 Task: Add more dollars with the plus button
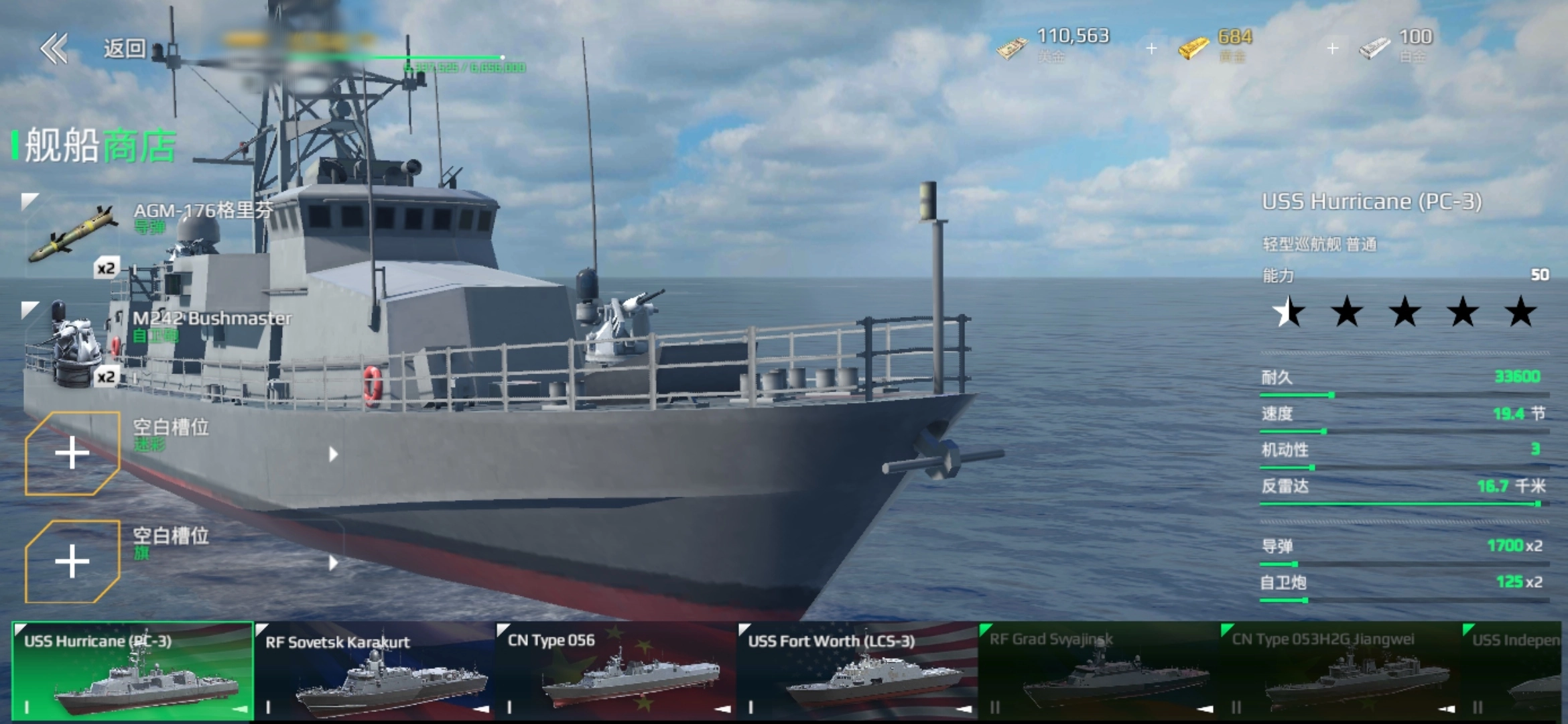[x=1151, y=48]
